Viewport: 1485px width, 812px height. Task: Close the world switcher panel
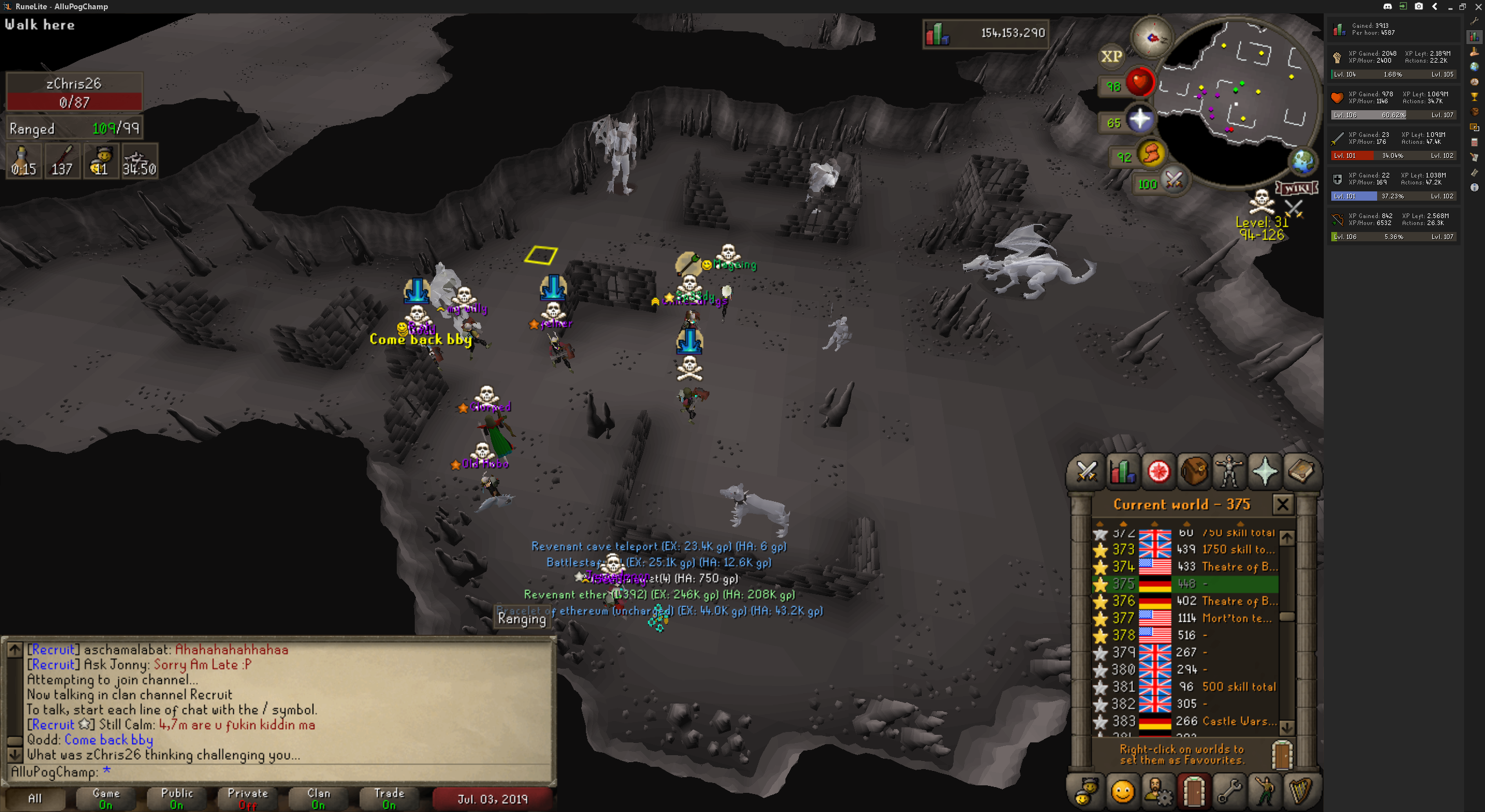click(x=1282, y=504)
